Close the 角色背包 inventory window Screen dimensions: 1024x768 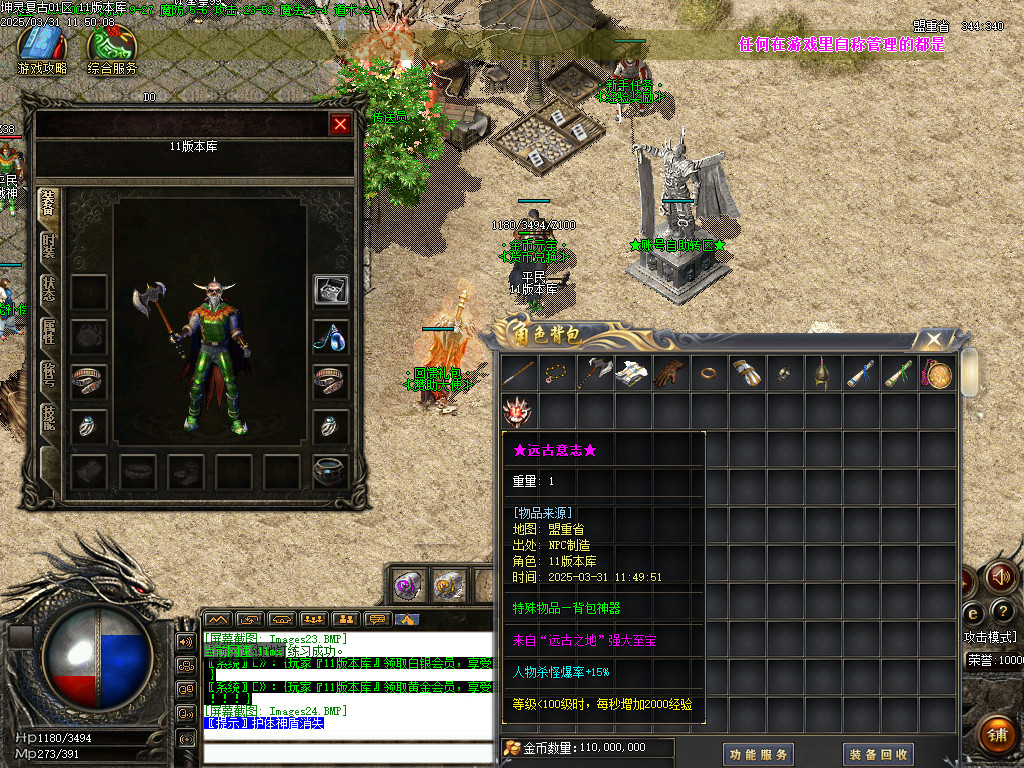pos(933,340)
